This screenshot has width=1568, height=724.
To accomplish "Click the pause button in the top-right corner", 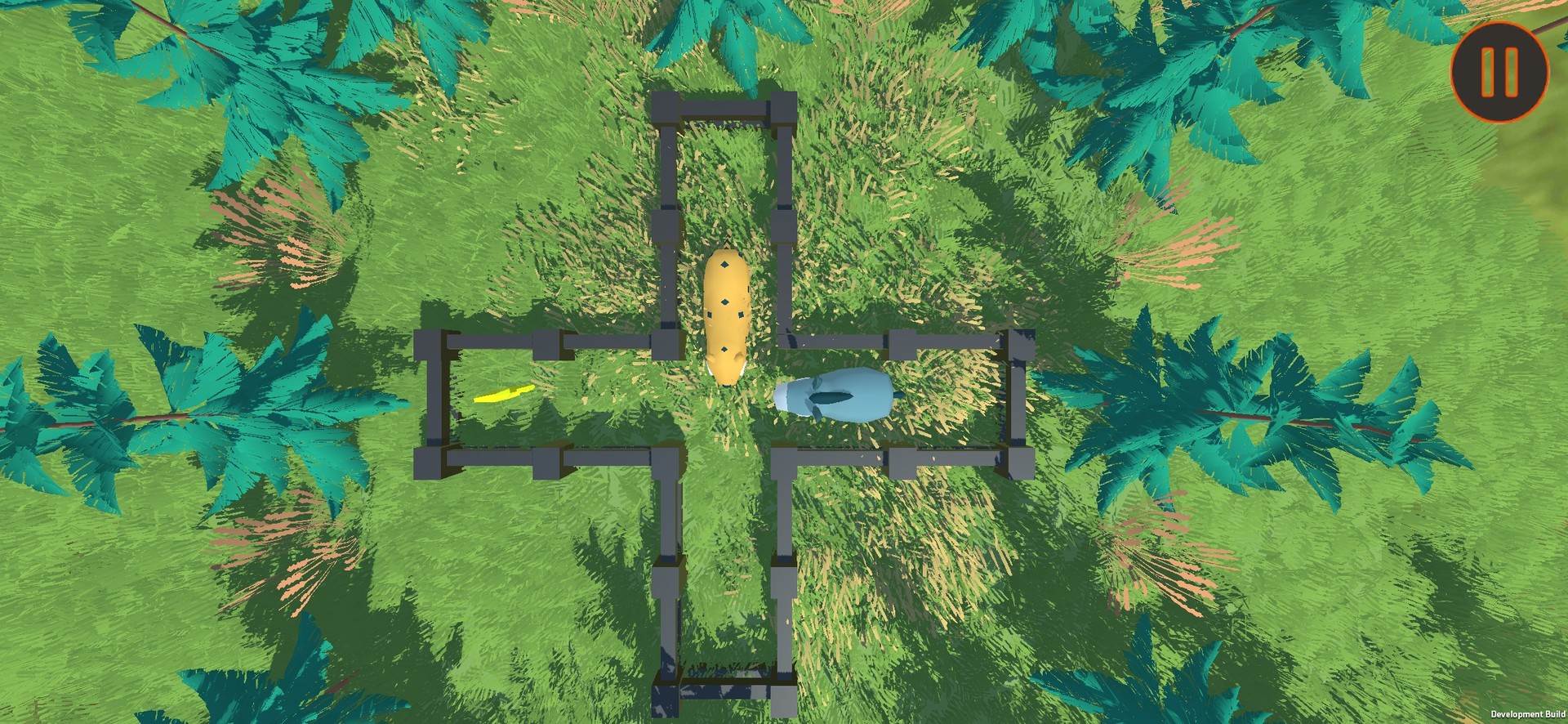I will coord(1499,74).
